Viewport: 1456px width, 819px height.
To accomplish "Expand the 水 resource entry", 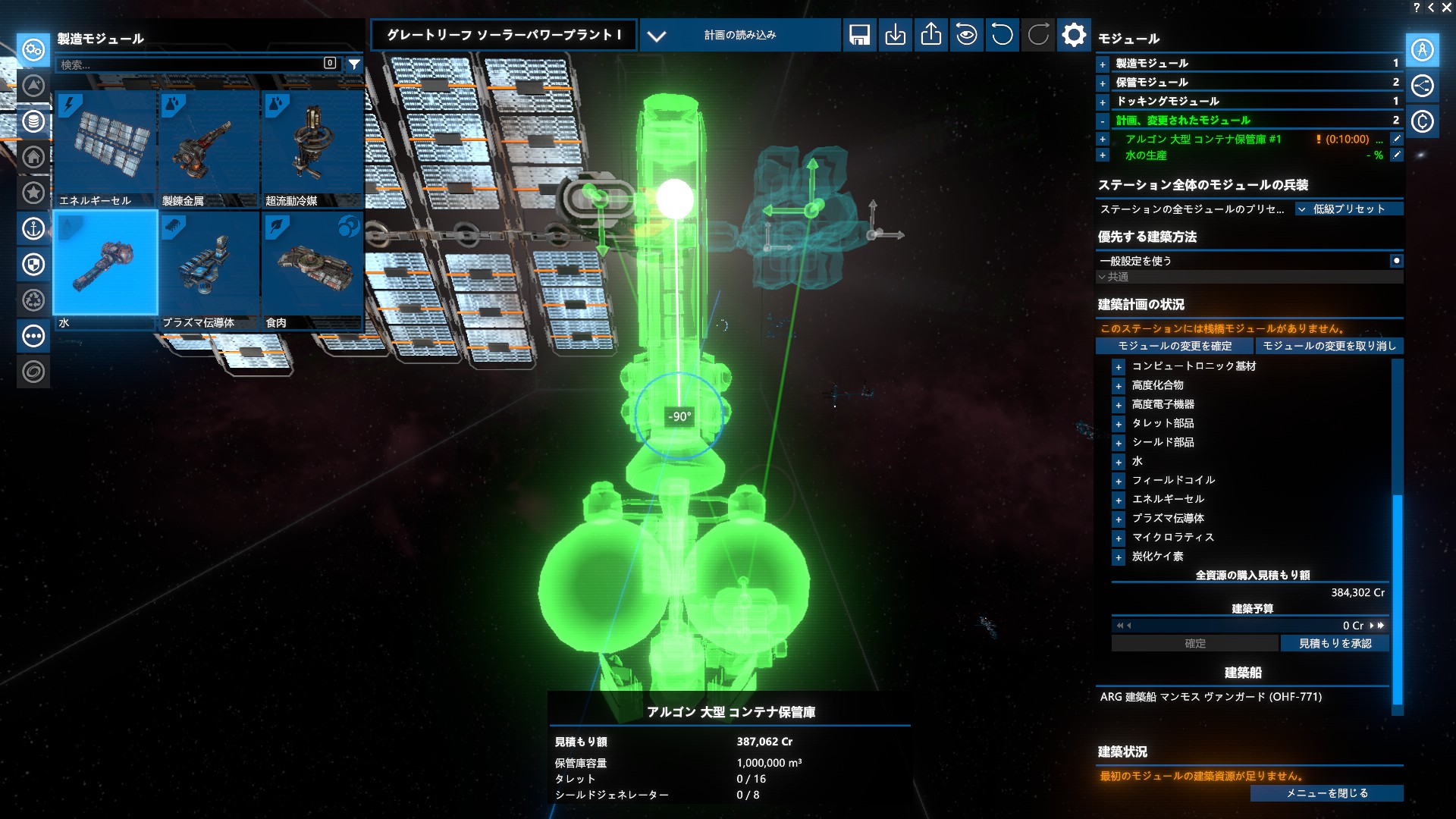I will 1119,462.
